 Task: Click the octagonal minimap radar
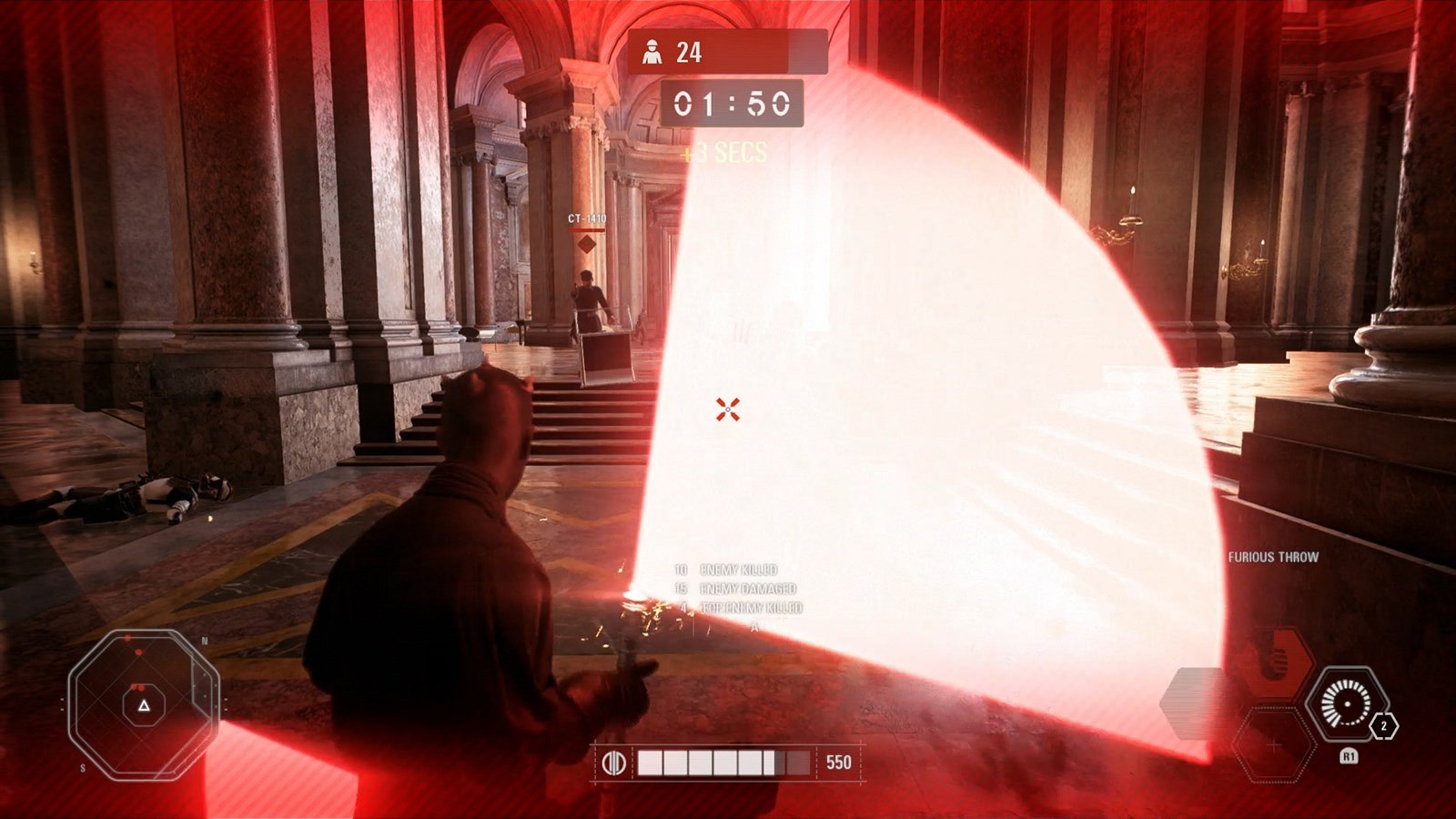[144, 704]
